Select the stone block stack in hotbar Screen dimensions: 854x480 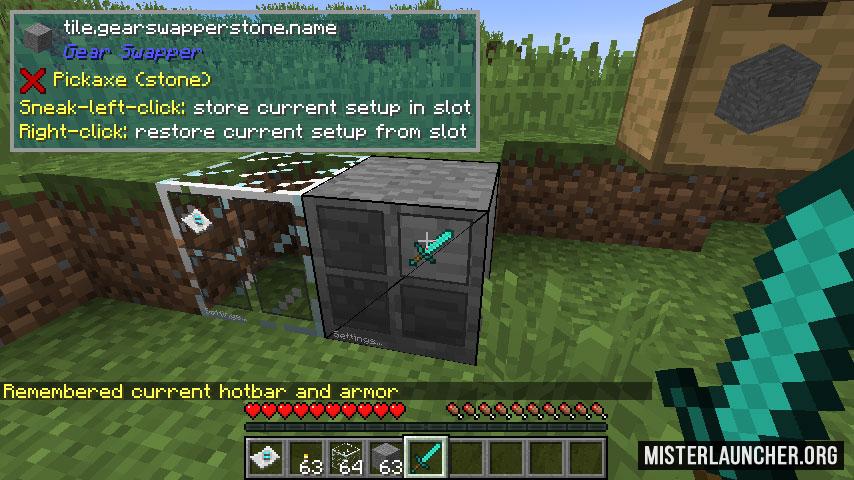[387, 457]
